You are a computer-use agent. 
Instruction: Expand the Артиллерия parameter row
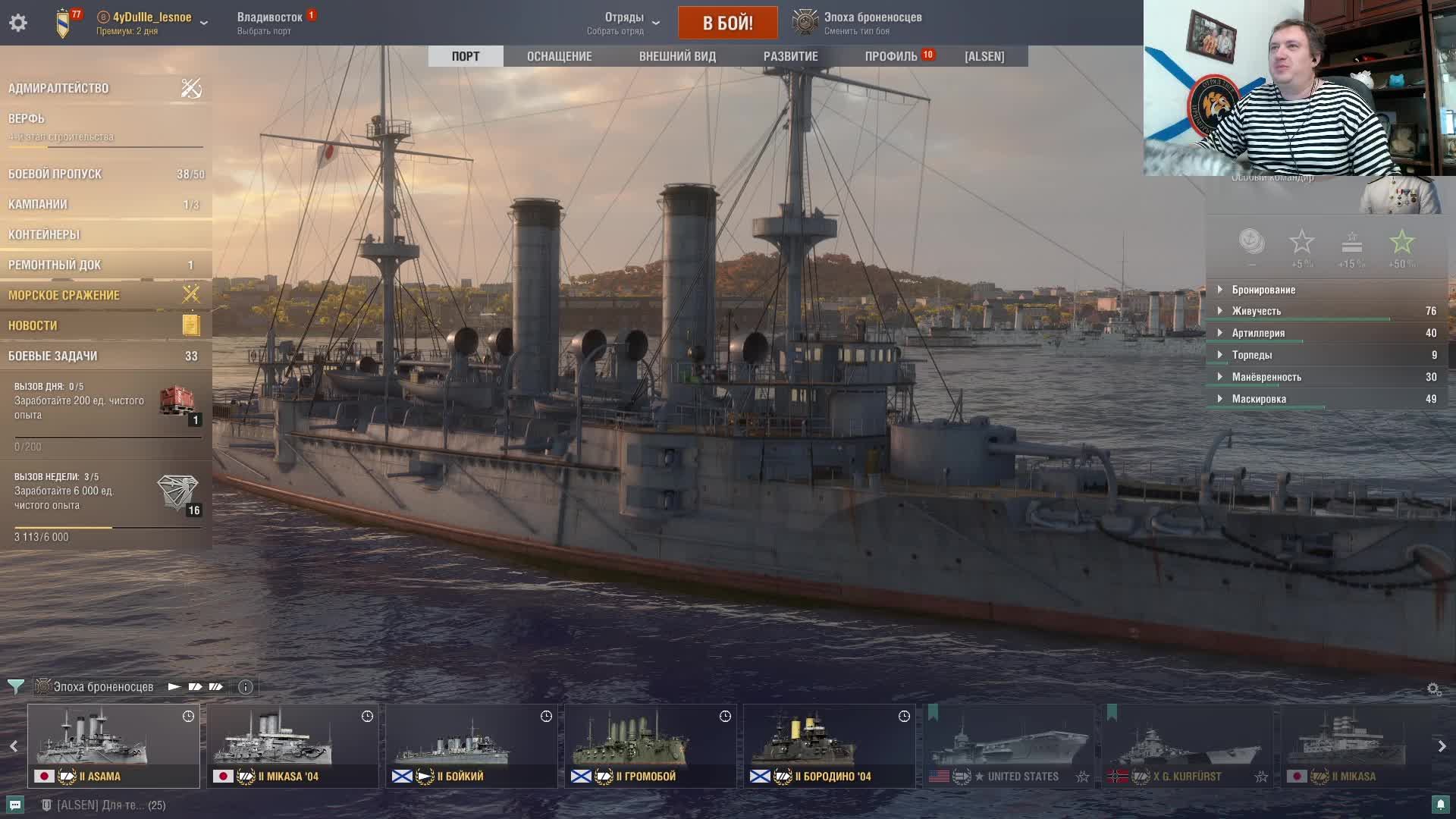click(x=1257, y=333)
